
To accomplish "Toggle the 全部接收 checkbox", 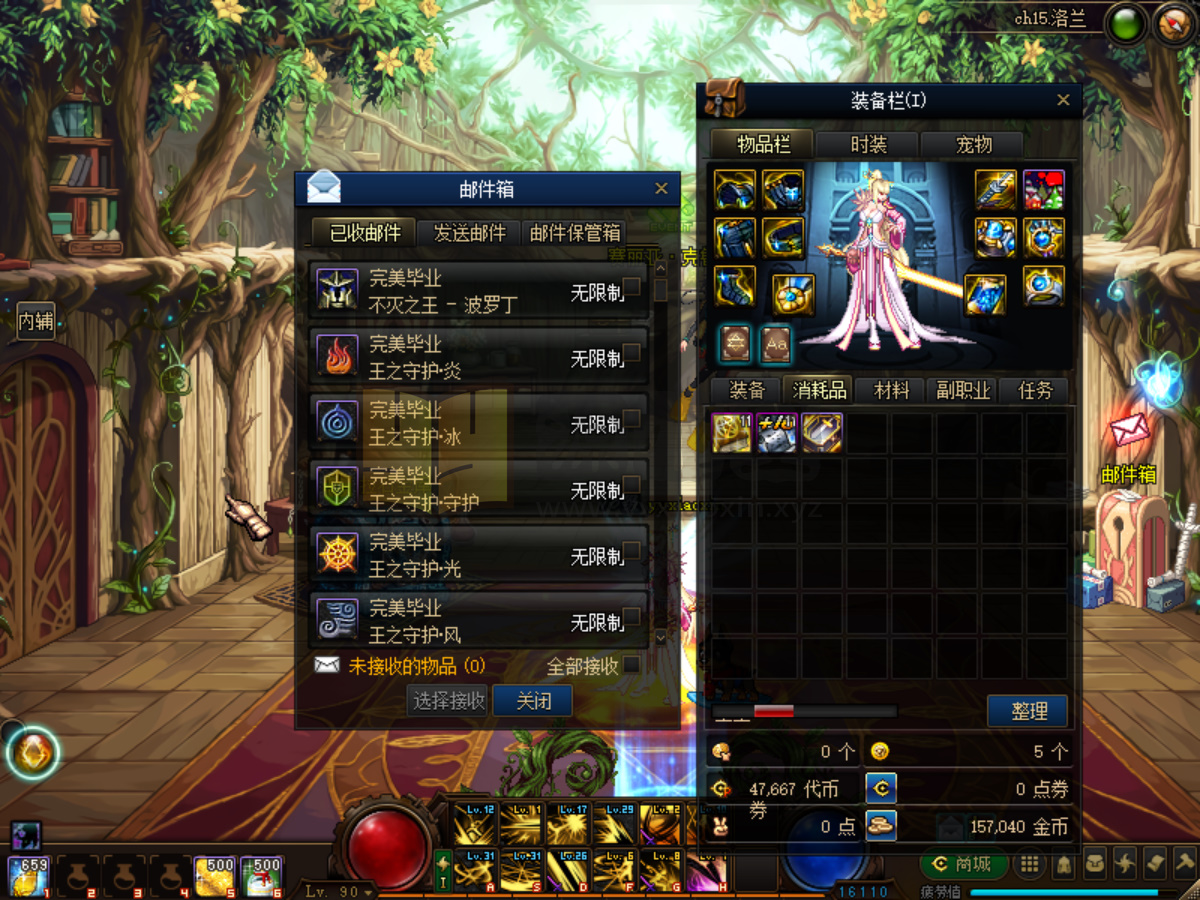I will pos(632,665).
